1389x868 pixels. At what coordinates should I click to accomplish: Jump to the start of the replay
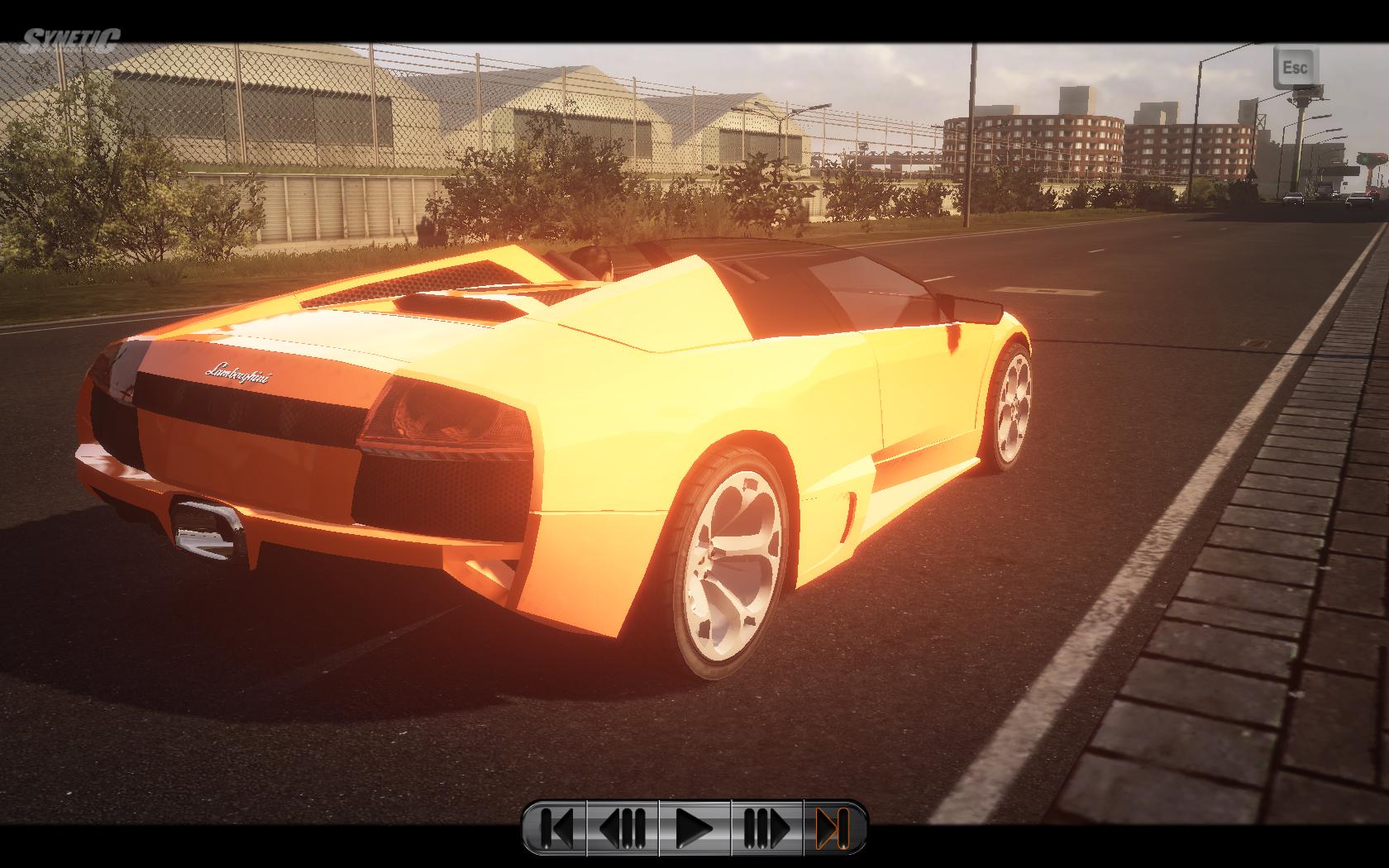pyautogui.click(x=557, y=827)
